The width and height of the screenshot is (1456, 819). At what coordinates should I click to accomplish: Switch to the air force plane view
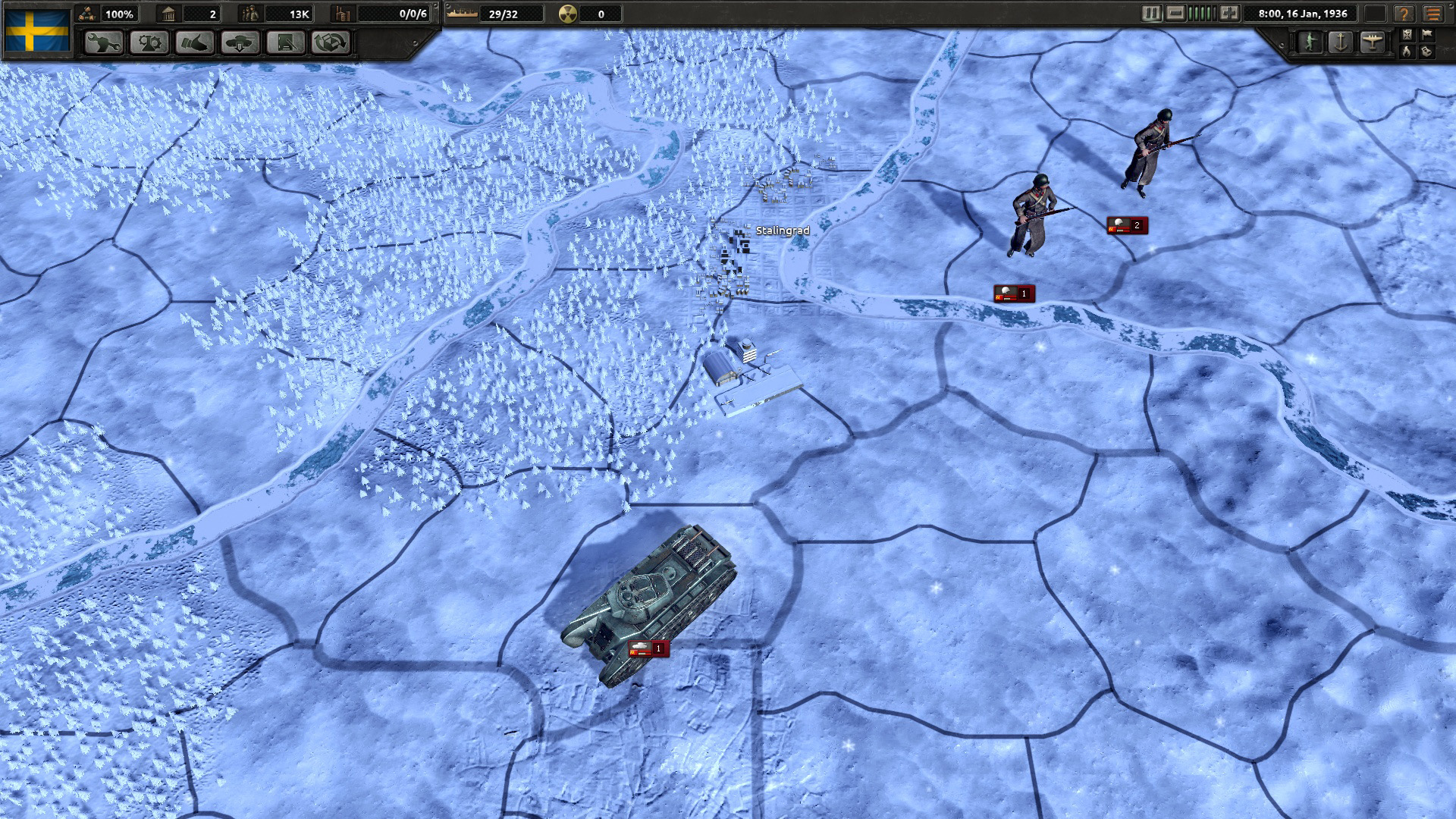[x=1372, y=42]
